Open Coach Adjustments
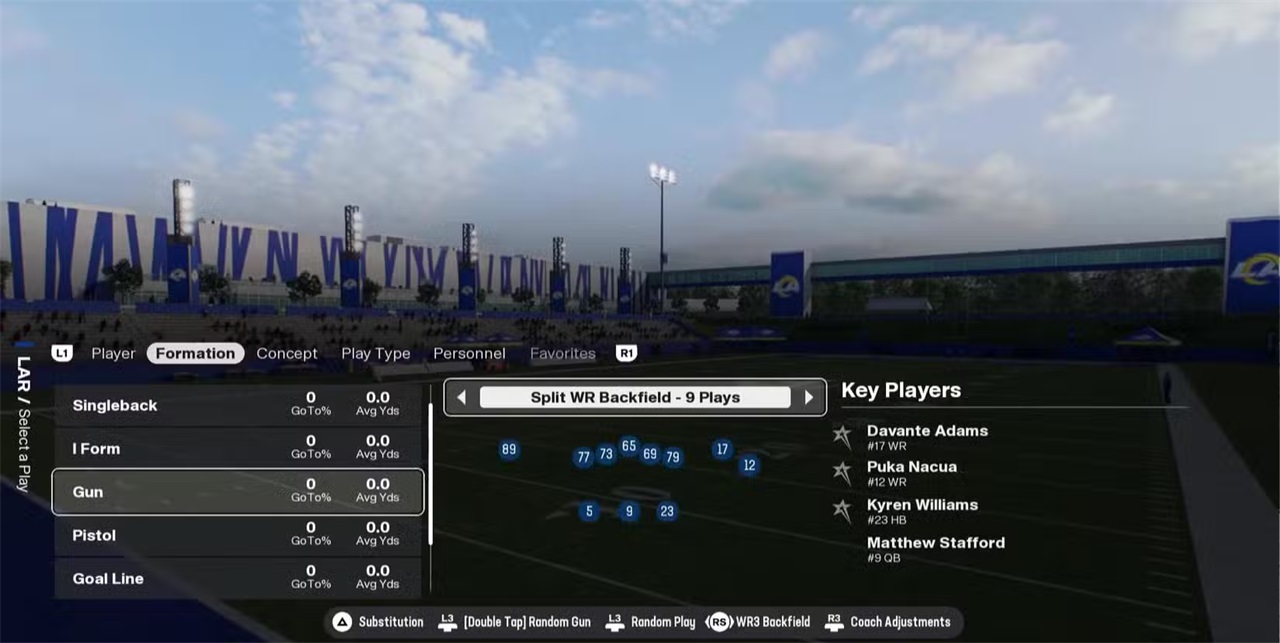This screenshot has height=643, width=1280. 888,622
